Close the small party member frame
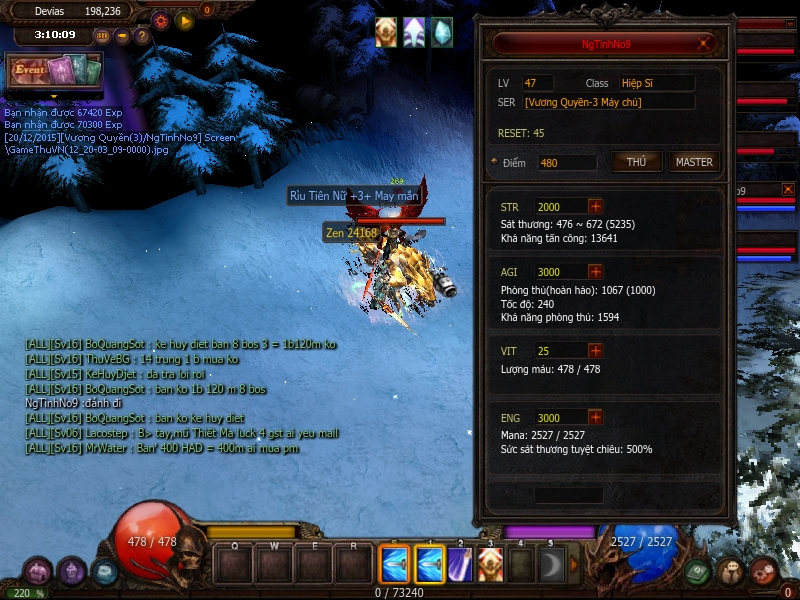Image resolution: width=800 pixels, height=600 pixels. pos(788,189)
